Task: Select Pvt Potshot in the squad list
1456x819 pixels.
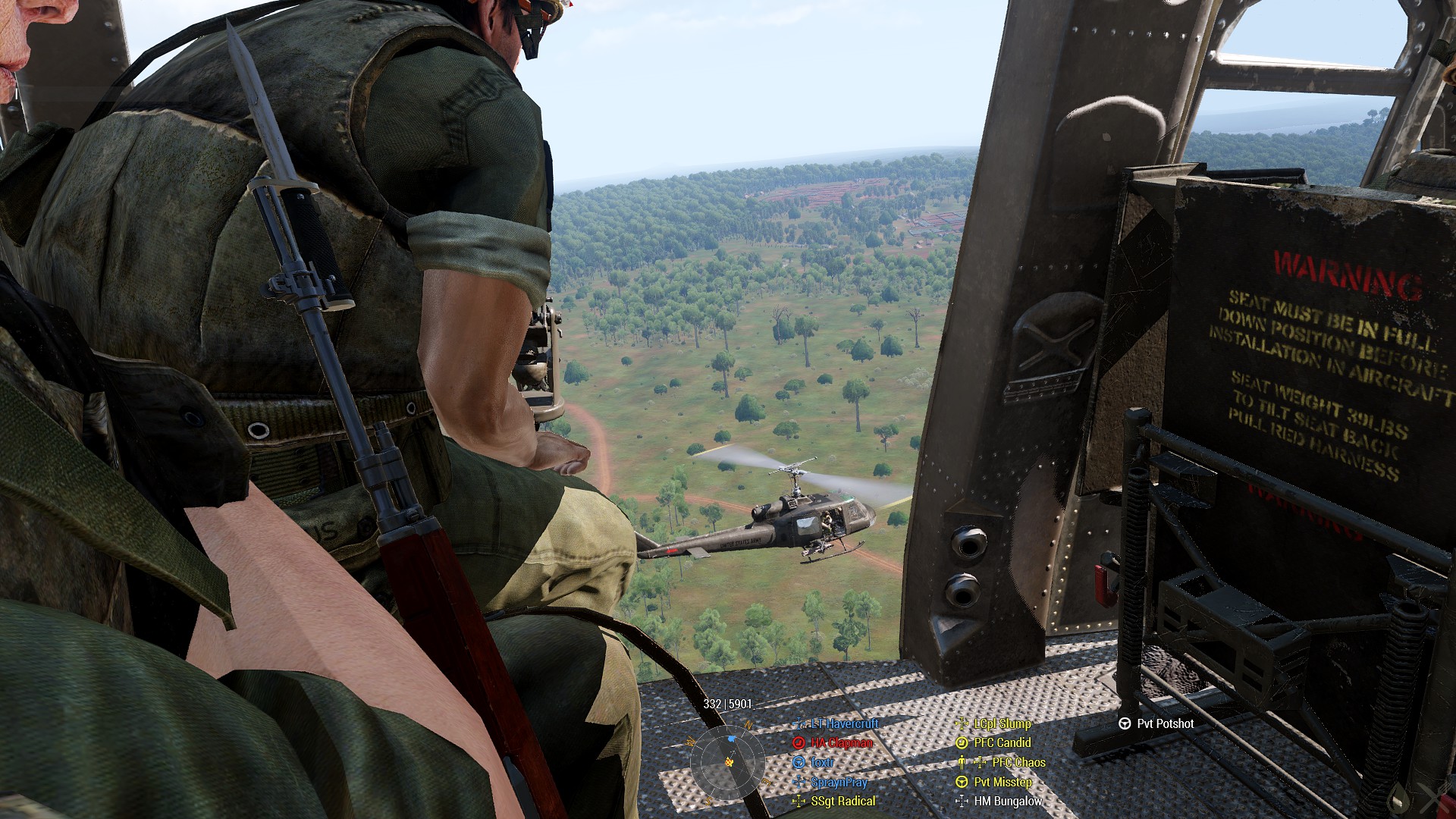Action: click(1165, 723)
